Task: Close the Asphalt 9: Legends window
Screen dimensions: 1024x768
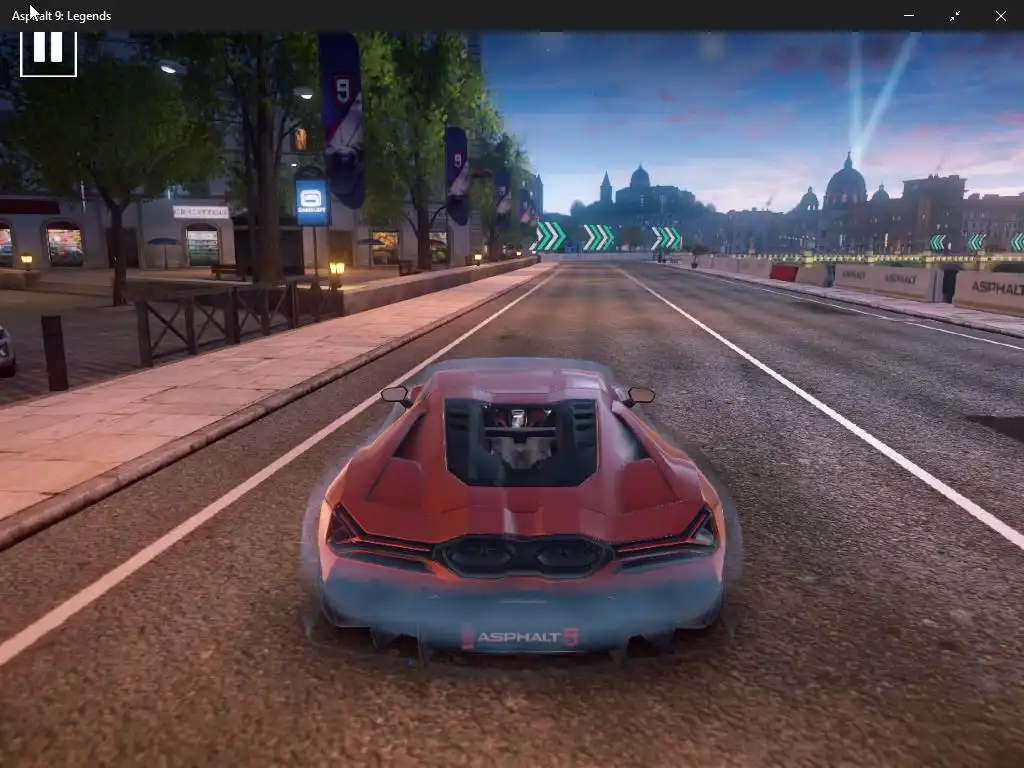Action: coord(1000,16)
